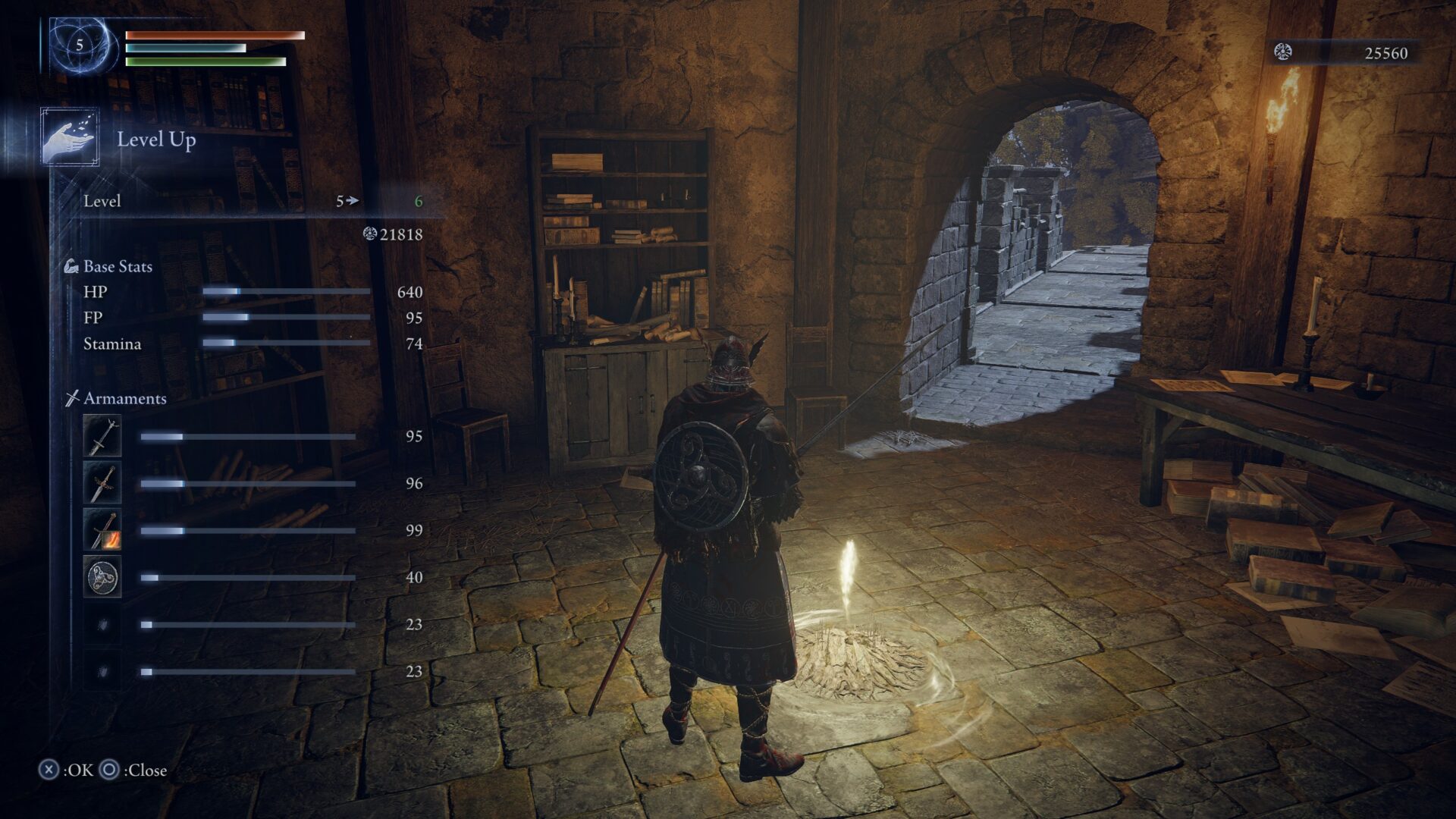The height and width of the screenshot is (819, 1456).
Task: Choose the sword with flame emblem
Action: 102,530
